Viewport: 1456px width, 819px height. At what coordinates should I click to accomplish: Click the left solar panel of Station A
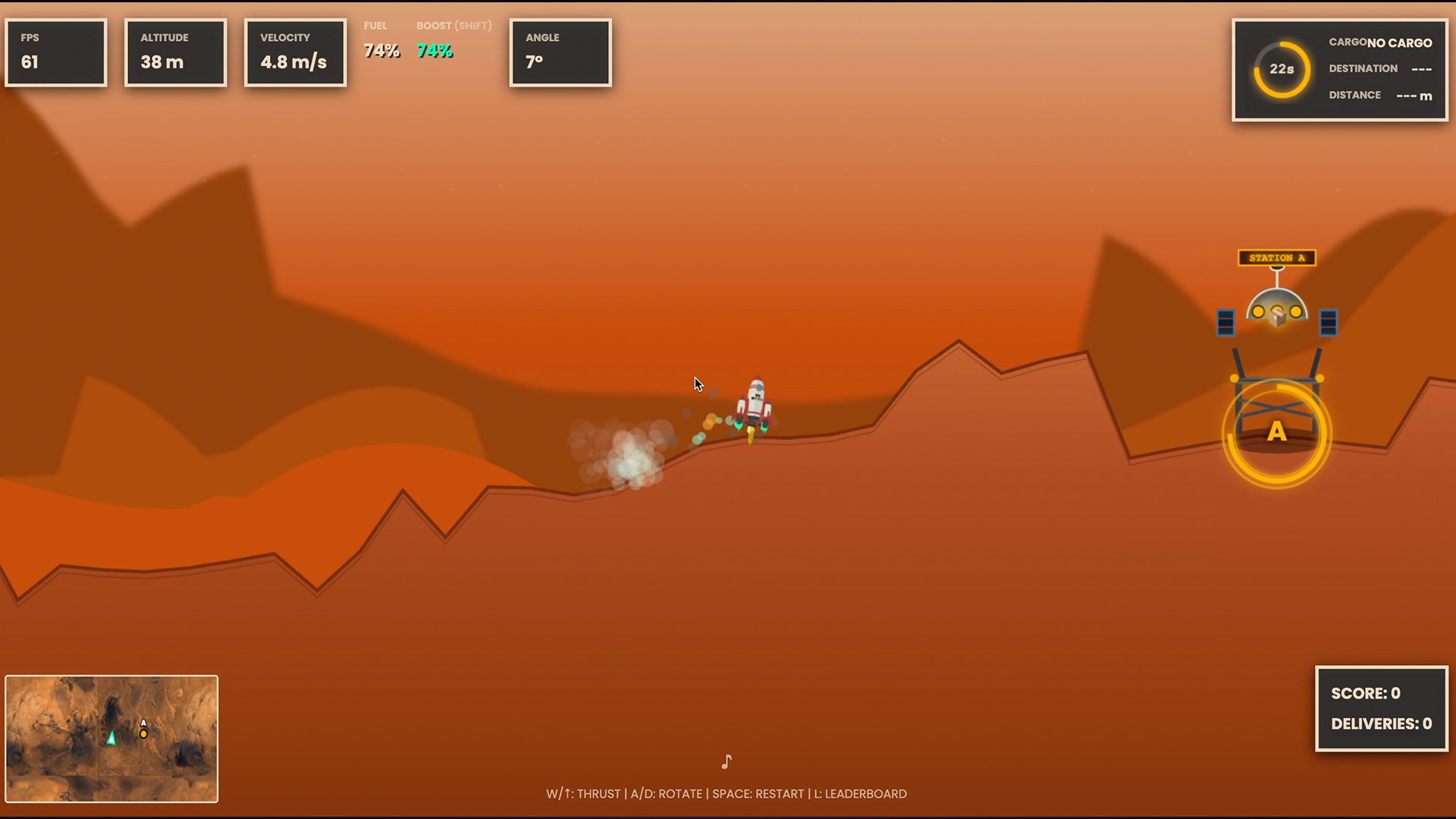pyautogui.click(x=1228, y=322)
